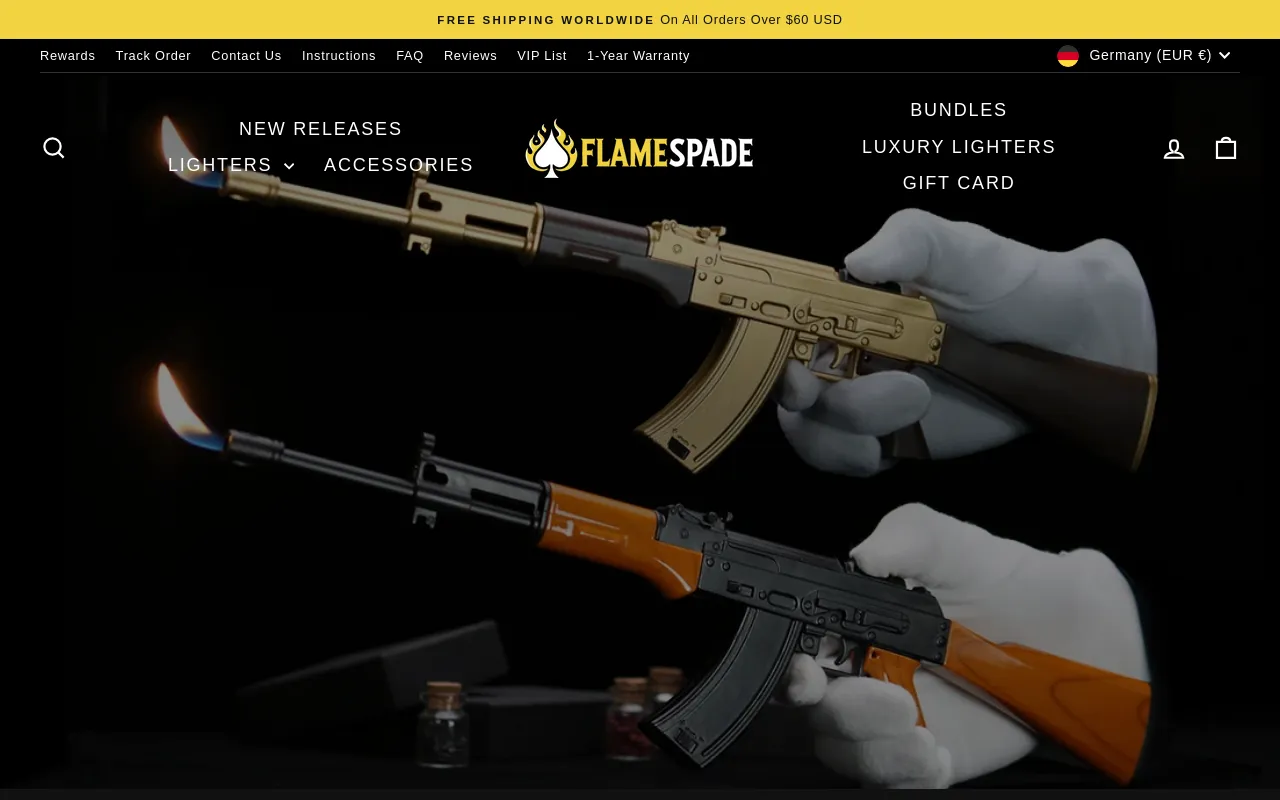Click the search magnifier icon
The width and height of the screenshot is (1280, 800).
tap(54, 148)
